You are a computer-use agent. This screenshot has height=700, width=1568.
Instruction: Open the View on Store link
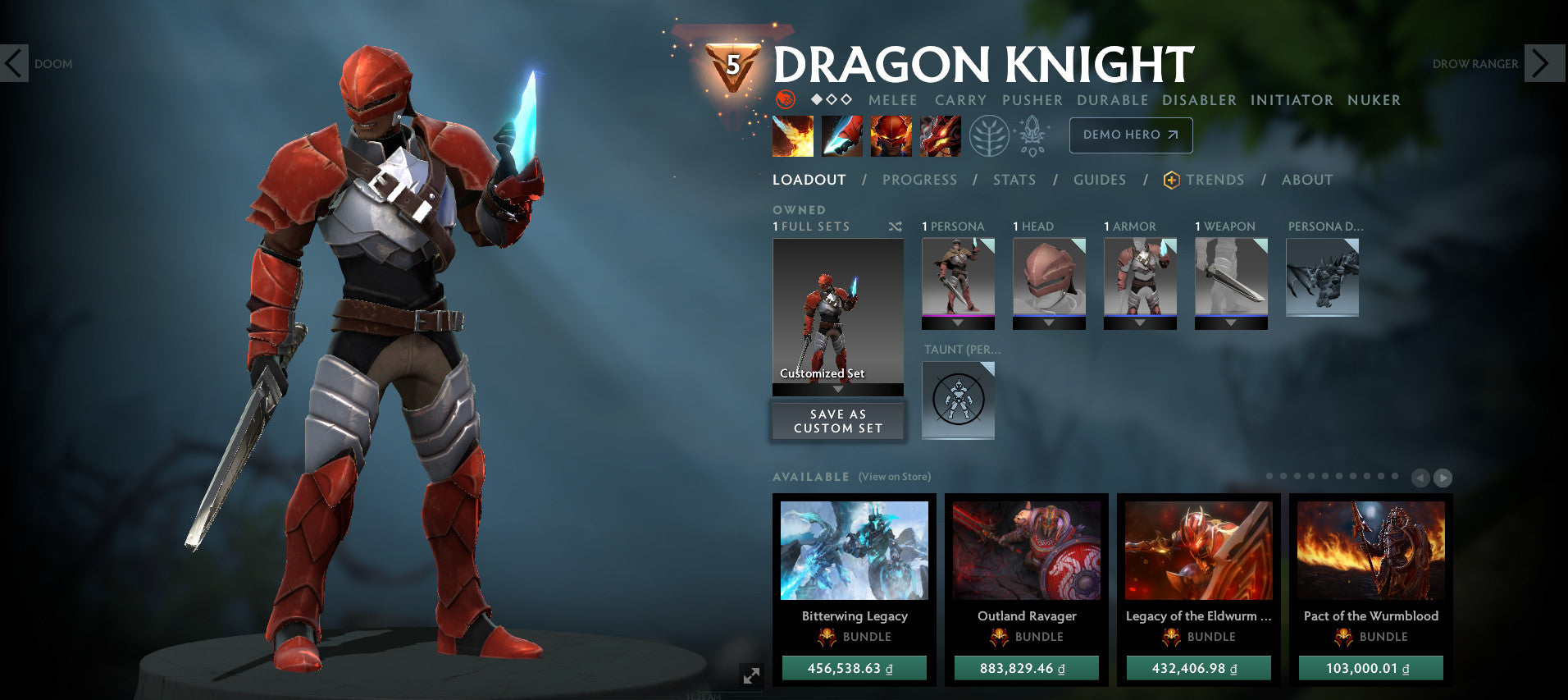894,476
